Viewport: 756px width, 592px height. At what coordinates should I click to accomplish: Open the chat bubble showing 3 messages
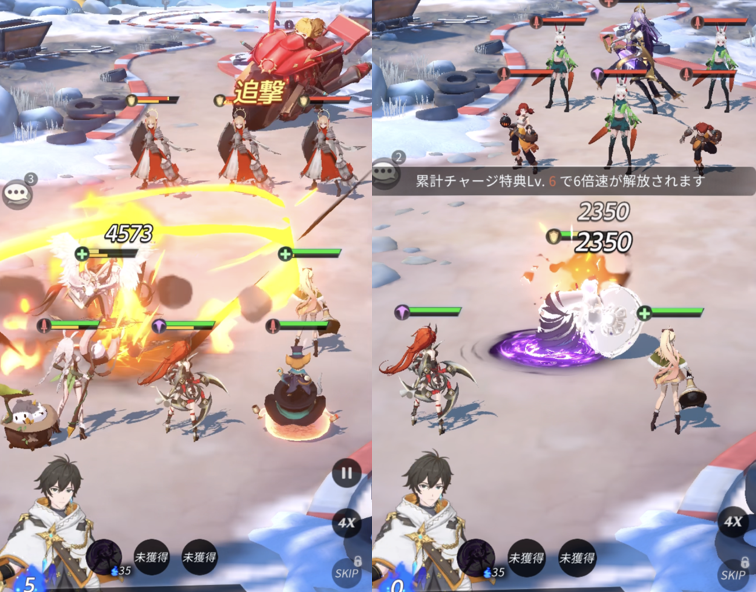pos(17,193)
